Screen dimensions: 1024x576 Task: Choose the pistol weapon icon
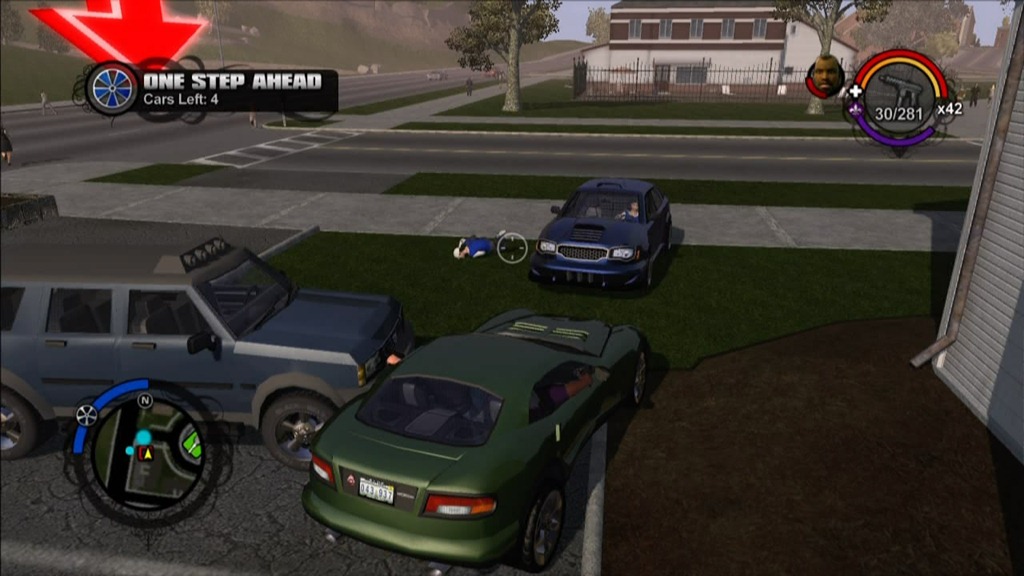tap(897, 91)
